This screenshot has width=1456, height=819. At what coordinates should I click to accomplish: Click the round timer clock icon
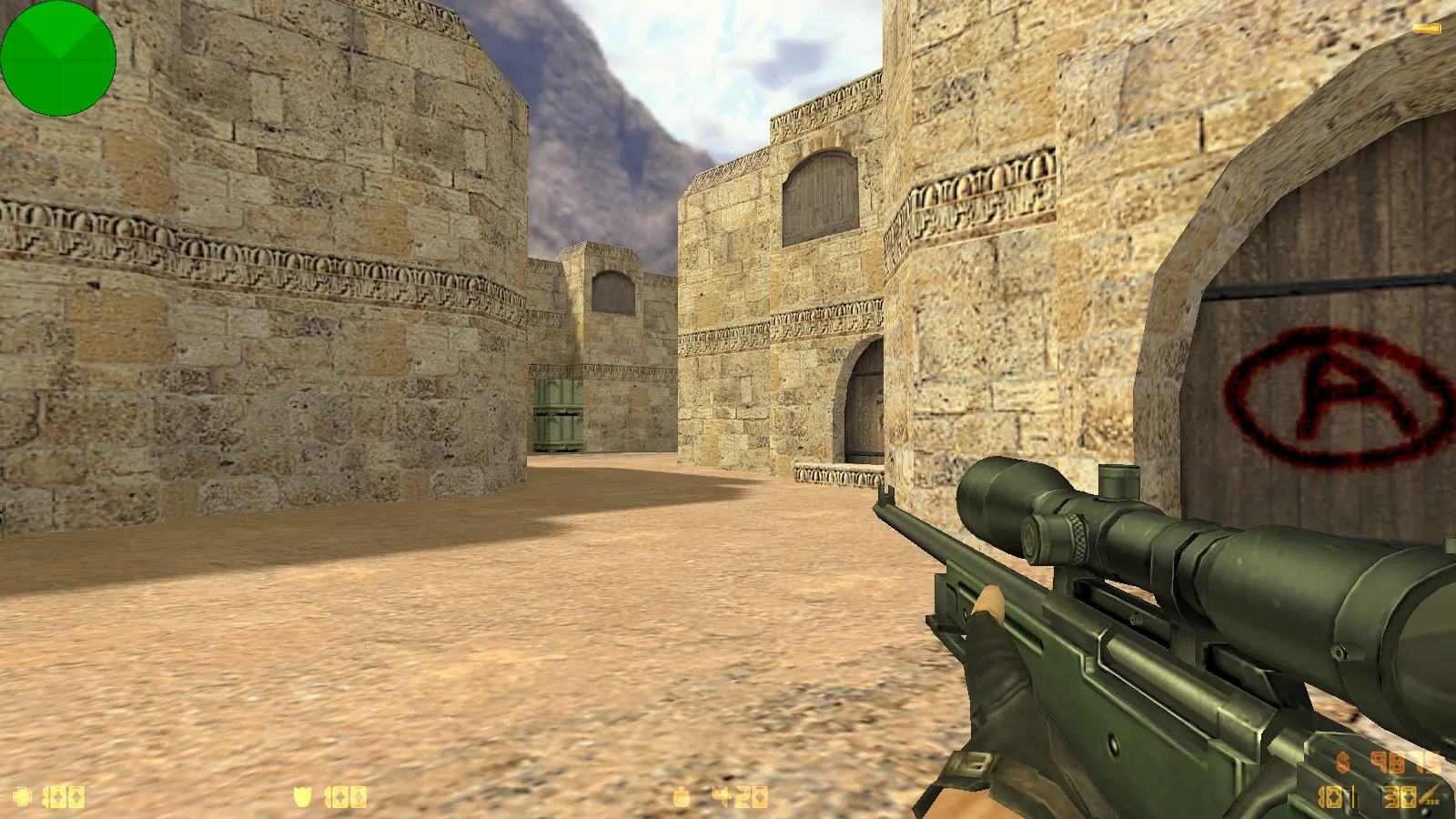[x=681, y=798]
